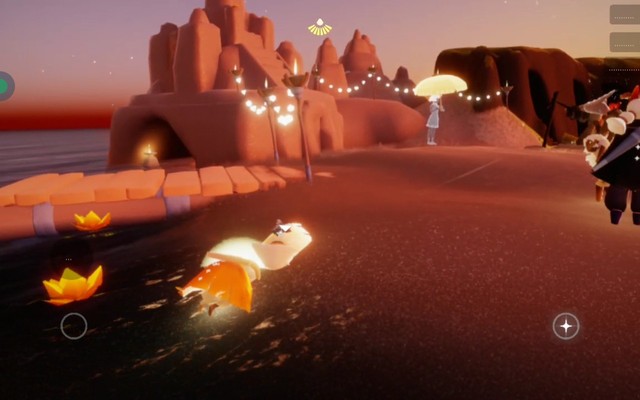Click the hollow ring movement control
This screenshot has width=640, height=400.
(74, 326)
